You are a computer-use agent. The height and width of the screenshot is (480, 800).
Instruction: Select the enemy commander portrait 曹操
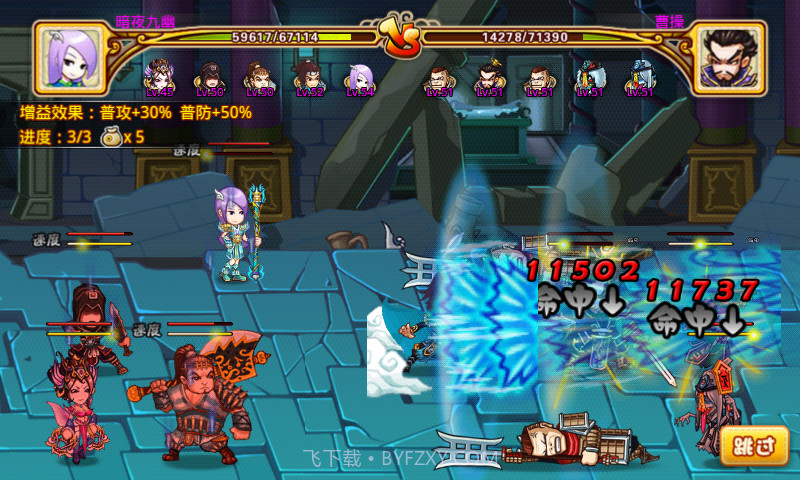pos(729,58)
